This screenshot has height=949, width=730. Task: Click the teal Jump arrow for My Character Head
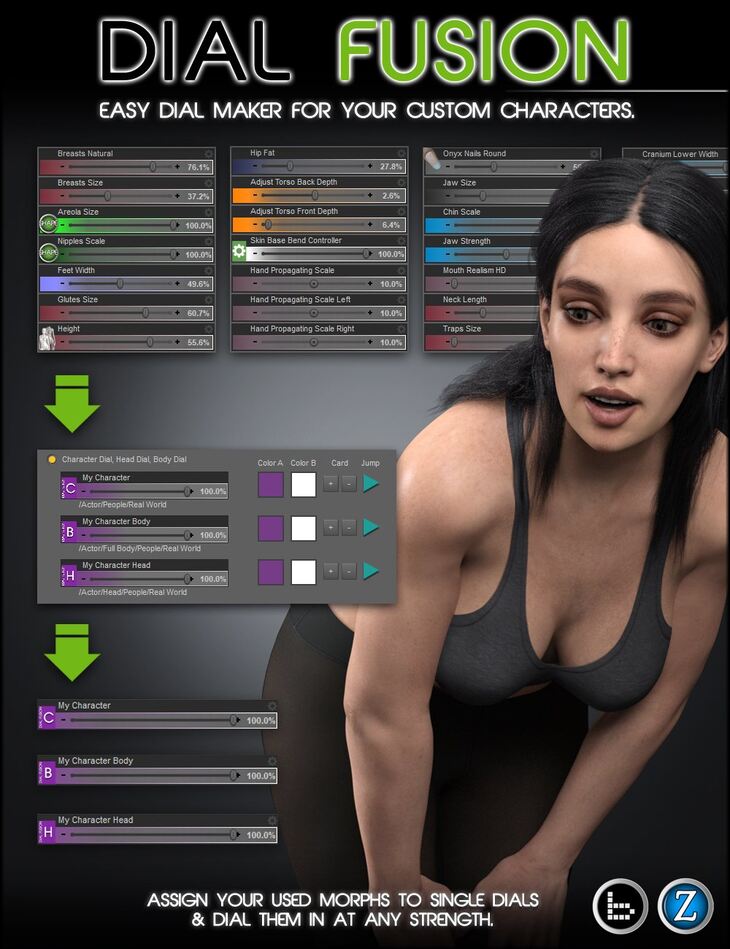(372, 571)
